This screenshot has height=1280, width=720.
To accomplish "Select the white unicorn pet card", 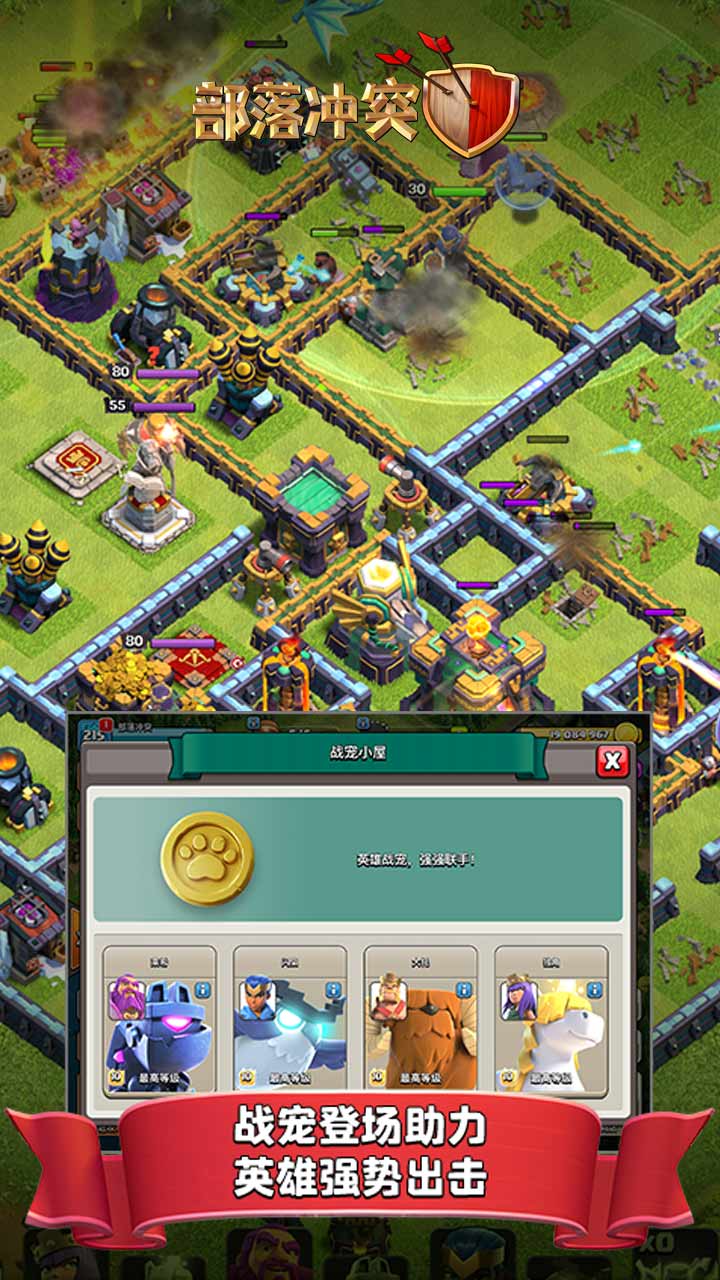I will [x=551, y=1030].
